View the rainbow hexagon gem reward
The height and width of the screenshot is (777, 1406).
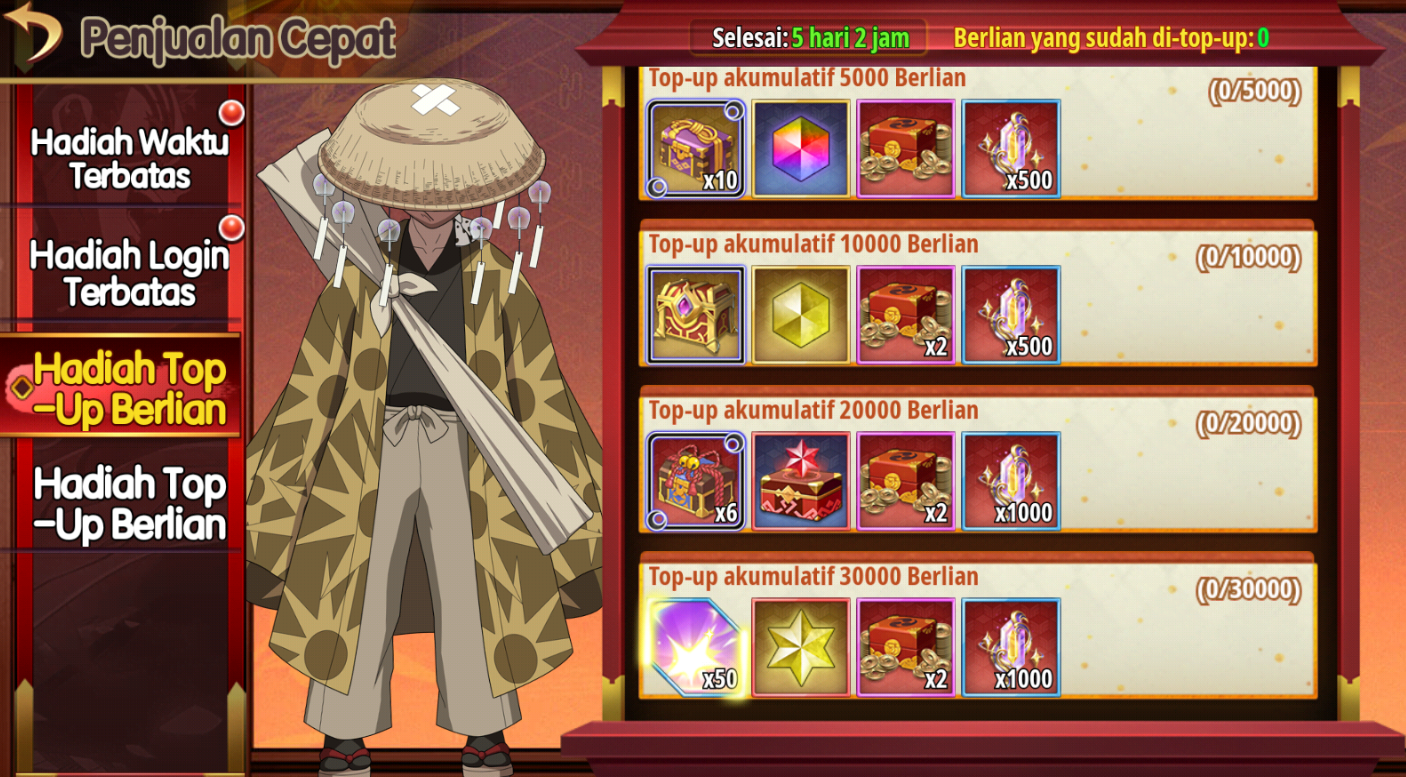pos(801,149)
